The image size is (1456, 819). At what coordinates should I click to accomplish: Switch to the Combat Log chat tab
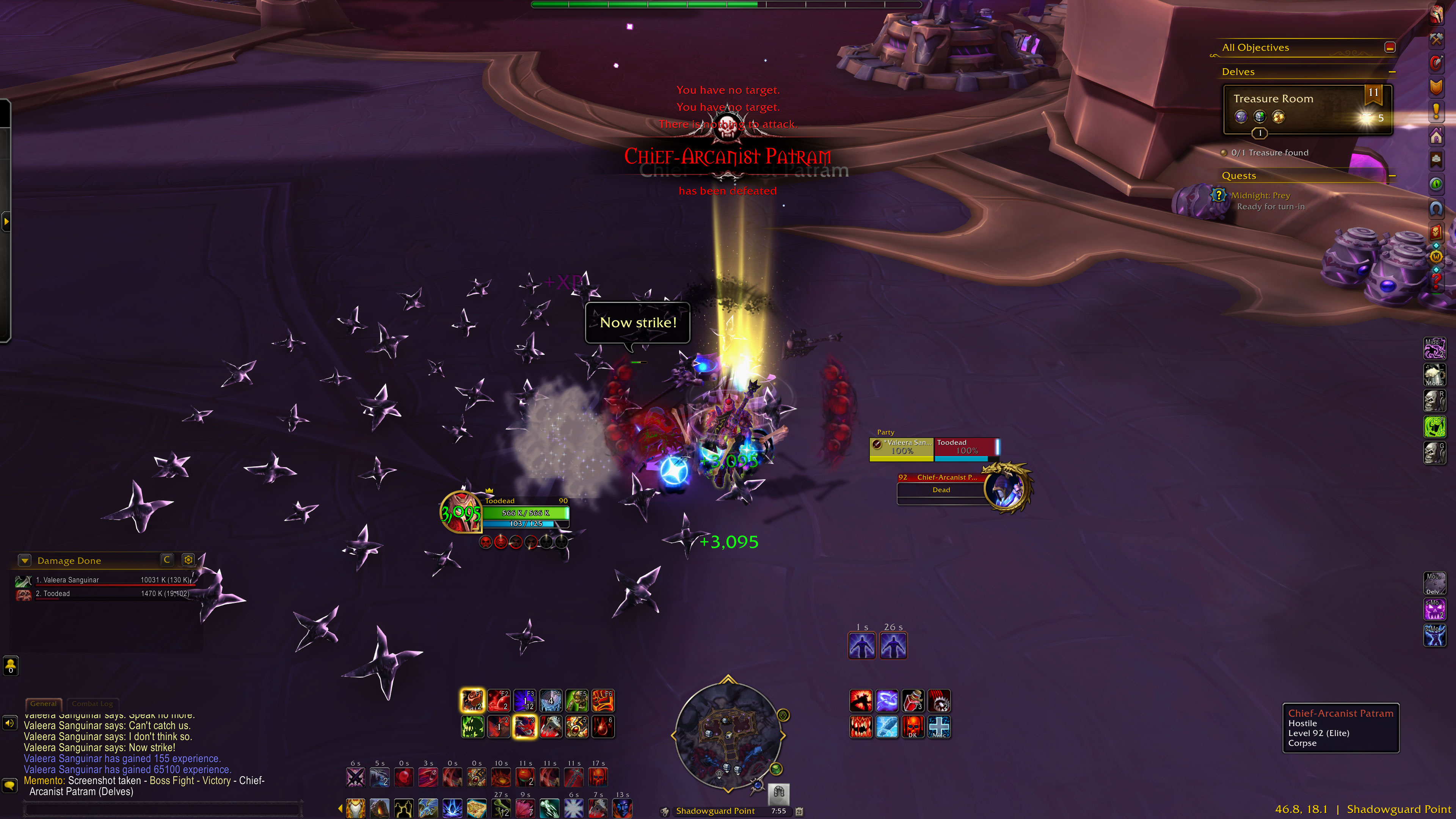[92, 704]
